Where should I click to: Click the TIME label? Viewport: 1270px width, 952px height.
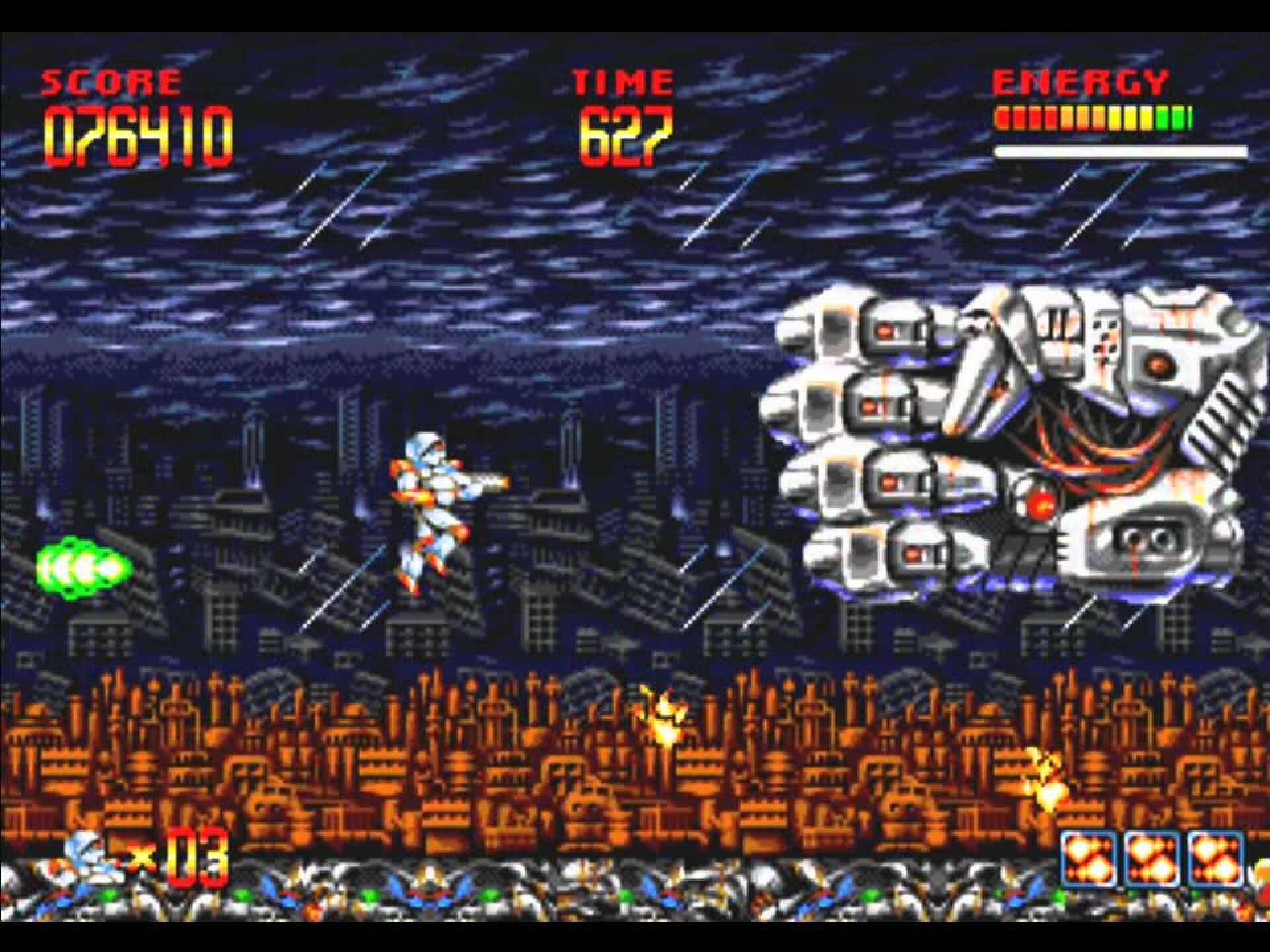(622, 79)
